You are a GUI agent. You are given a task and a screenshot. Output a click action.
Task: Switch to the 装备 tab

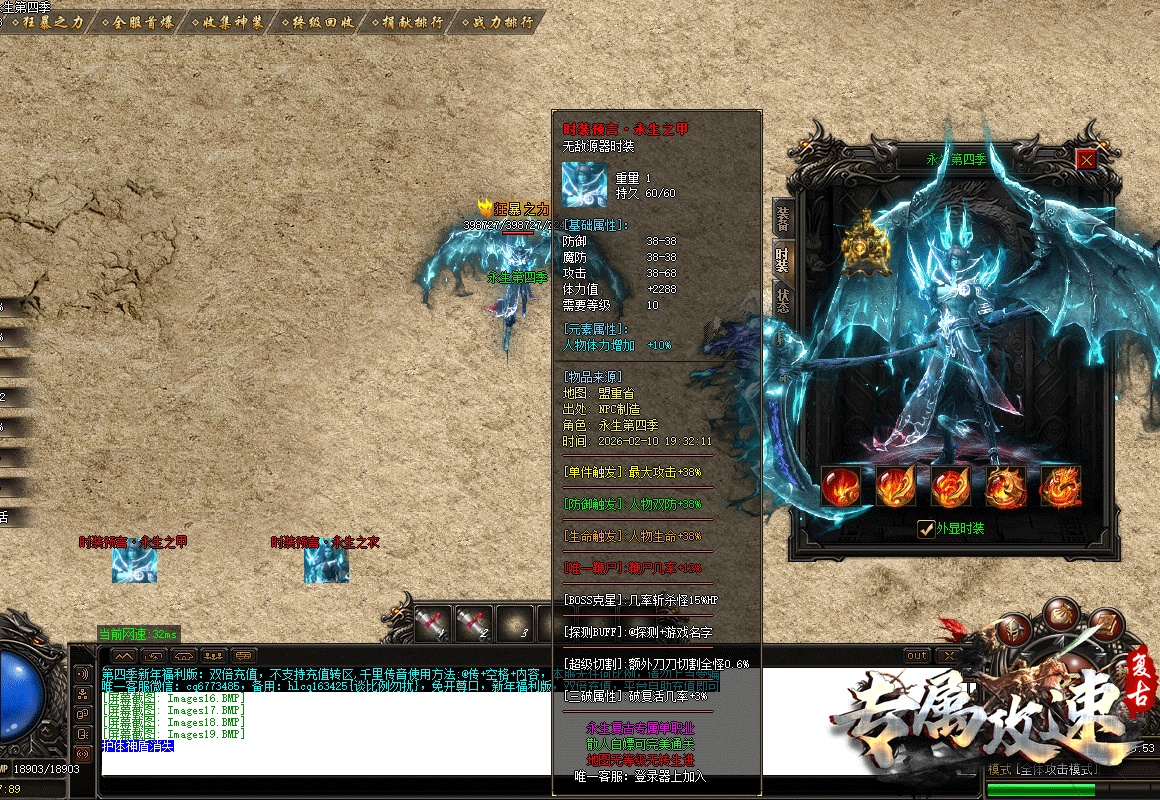point(782,218)
